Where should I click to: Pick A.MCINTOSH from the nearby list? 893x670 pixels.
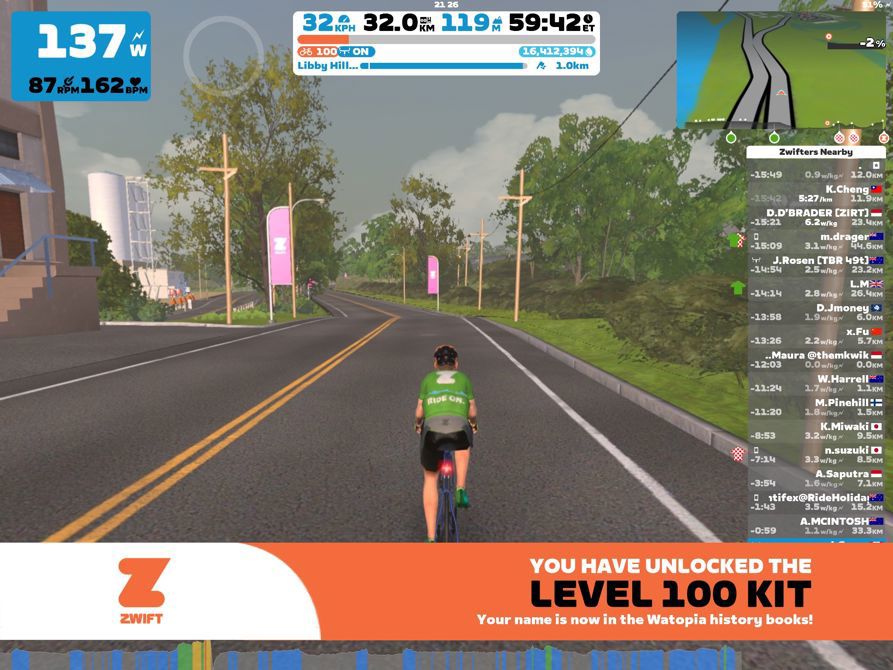click(x=816, y=526)
